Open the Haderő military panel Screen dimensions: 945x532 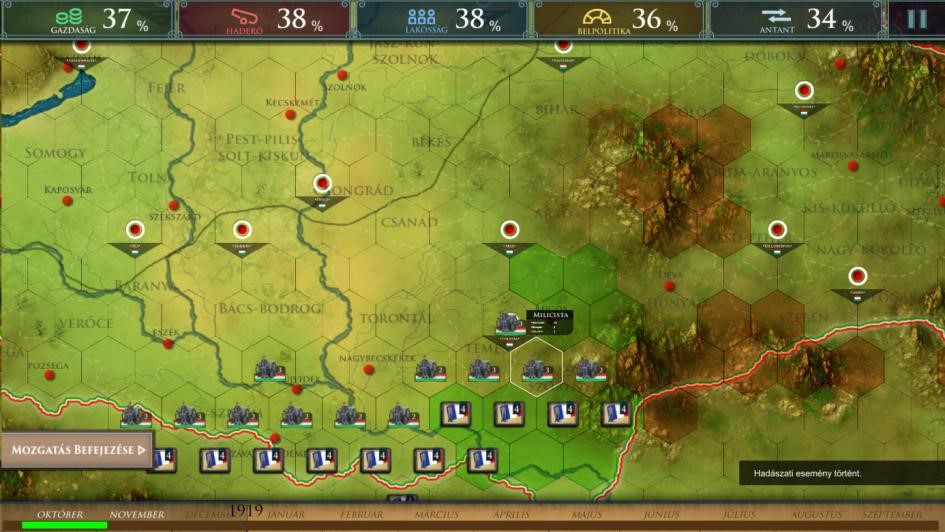point(265,20)
